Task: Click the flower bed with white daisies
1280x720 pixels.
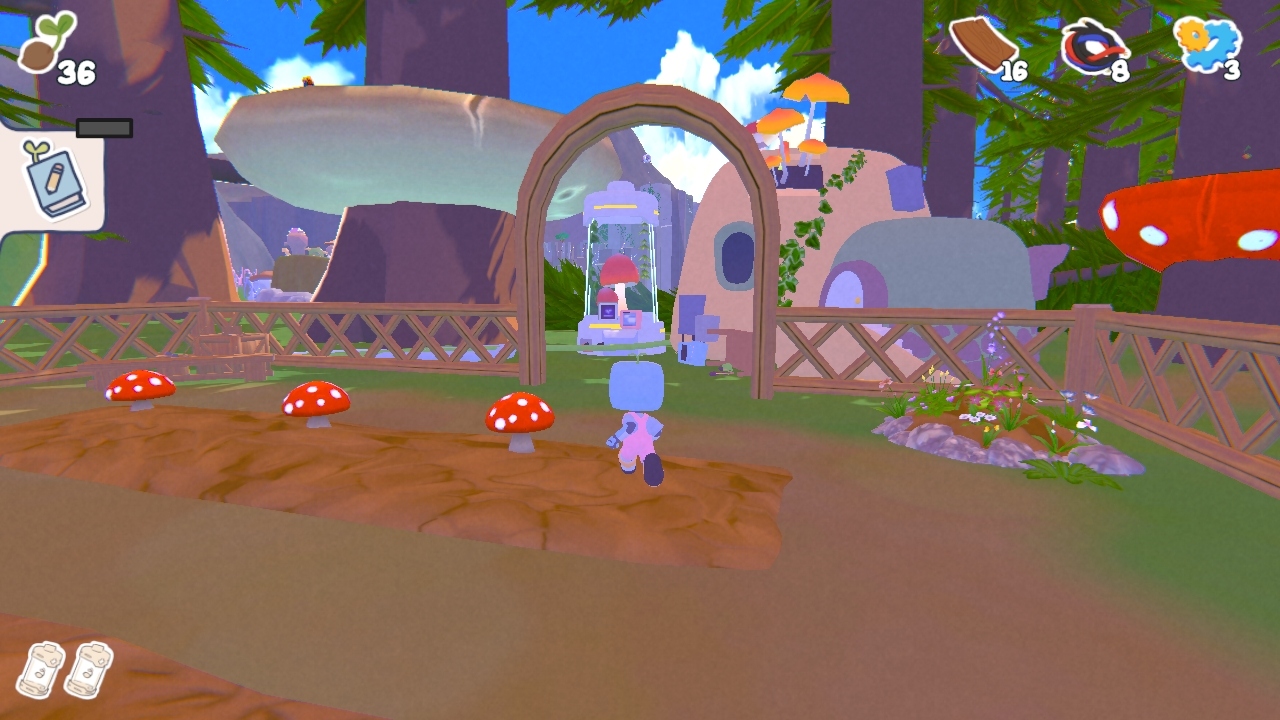Action: [x=975, y=415]
